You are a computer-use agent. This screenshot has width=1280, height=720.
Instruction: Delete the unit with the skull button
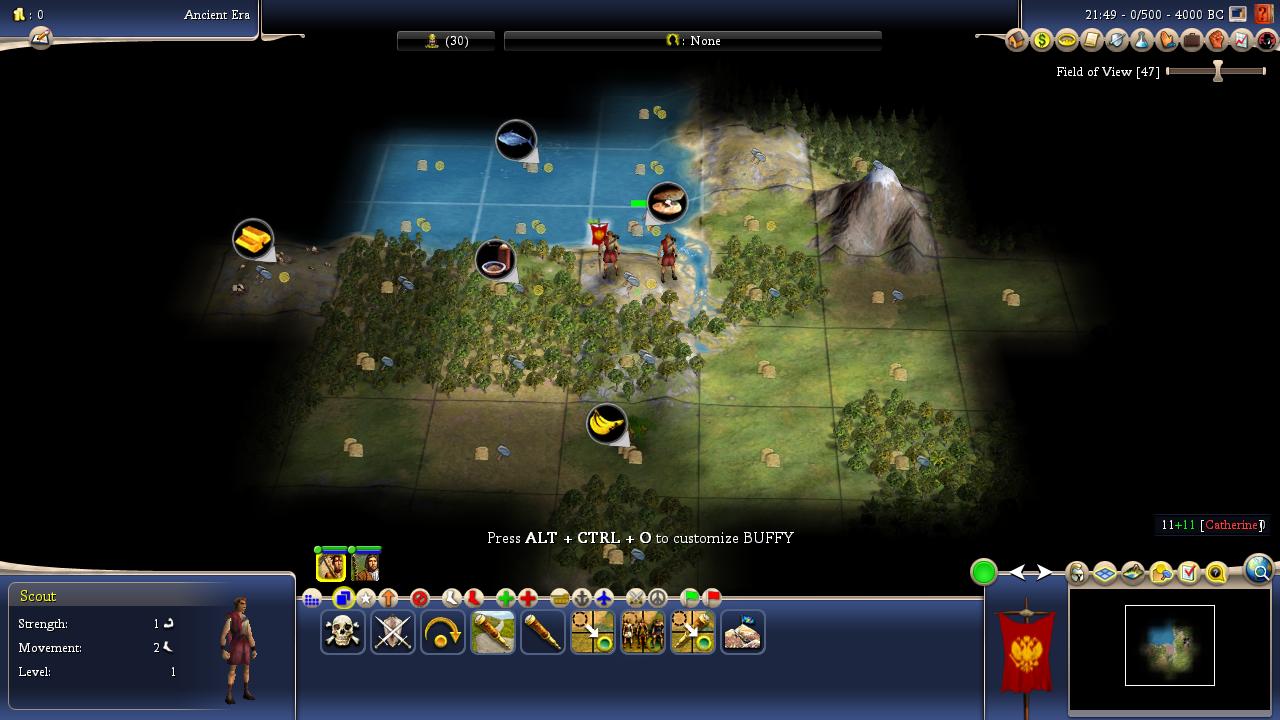343,632
